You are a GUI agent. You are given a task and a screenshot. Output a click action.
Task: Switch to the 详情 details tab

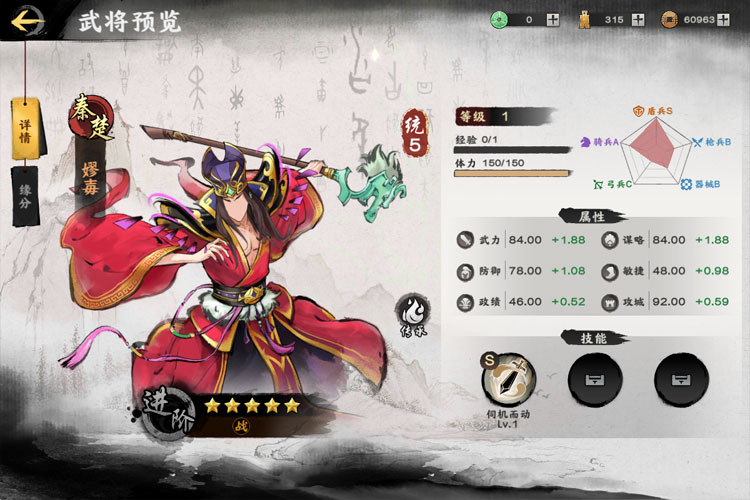[25, 129]
